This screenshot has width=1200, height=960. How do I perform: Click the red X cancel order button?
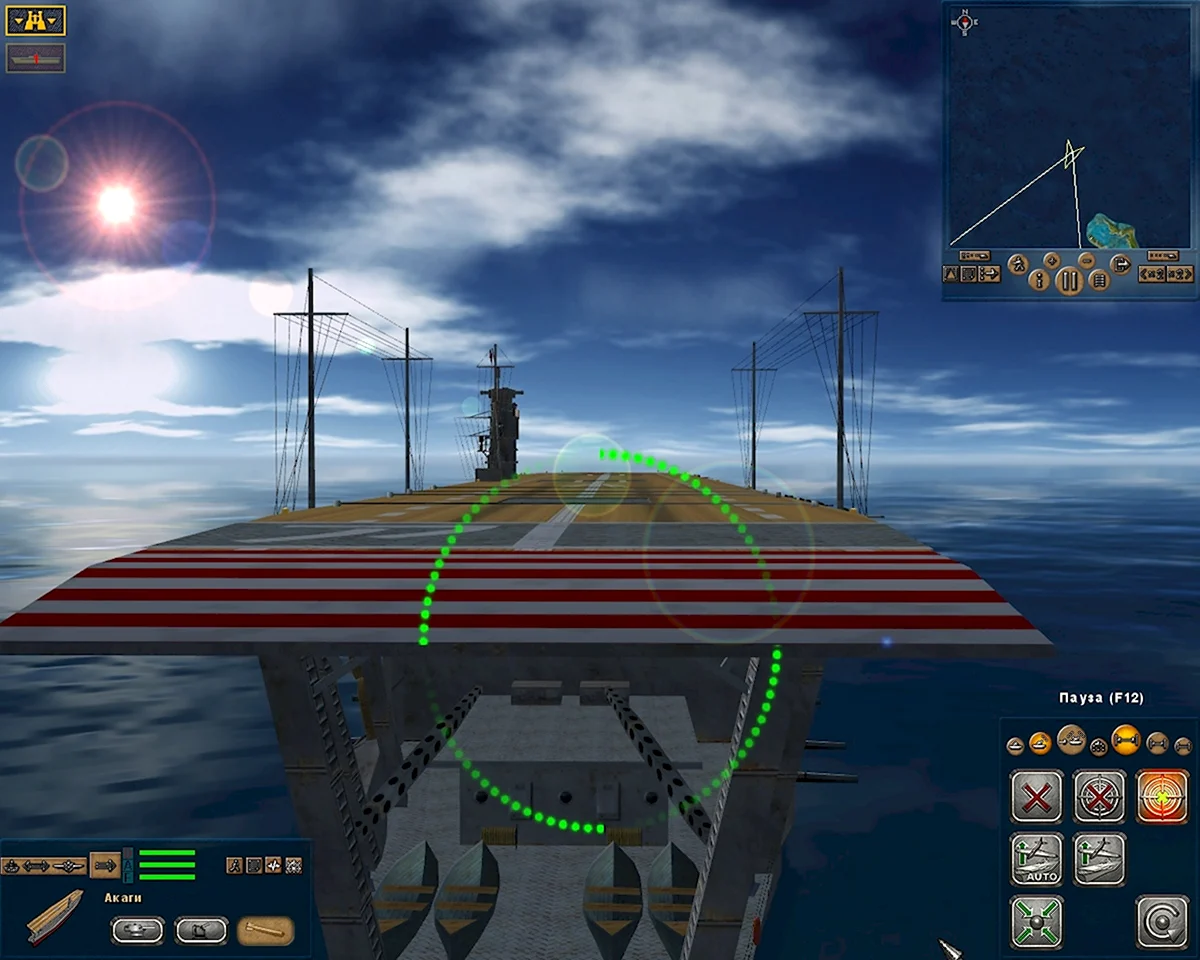(1036, 796)
